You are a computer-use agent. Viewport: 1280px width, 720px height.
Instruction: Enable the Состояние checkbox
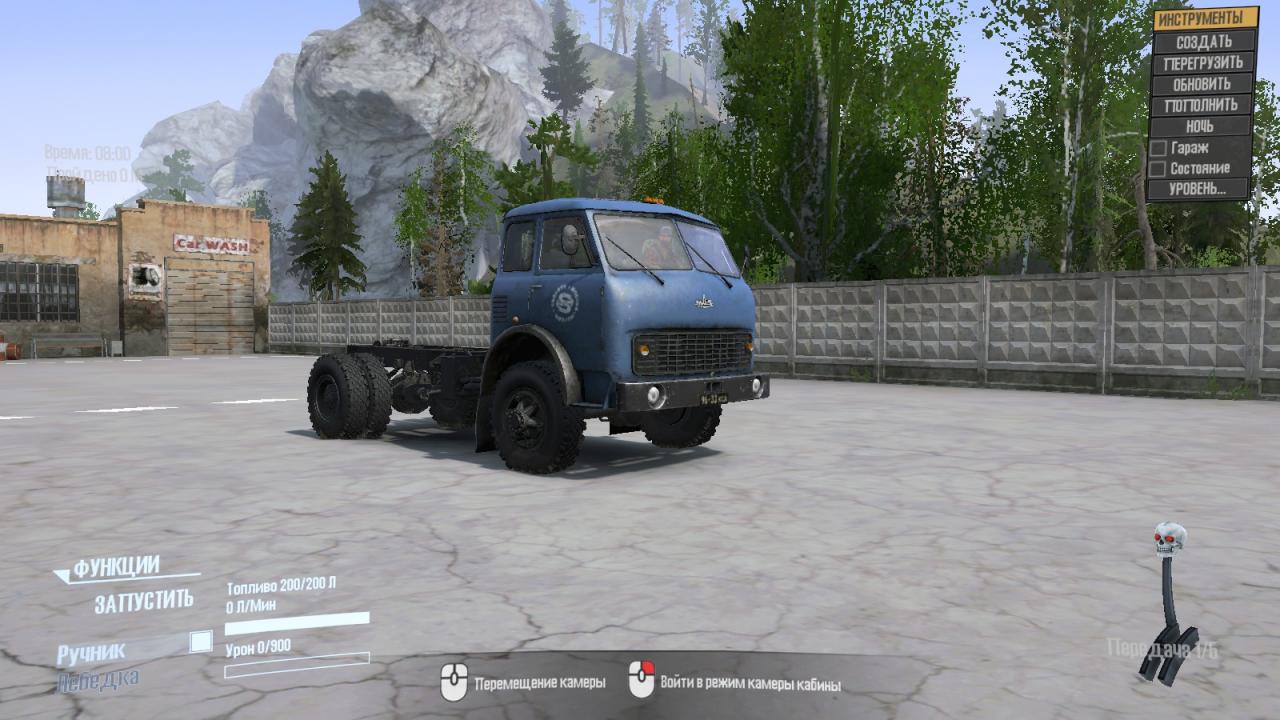pos(1158,168)
